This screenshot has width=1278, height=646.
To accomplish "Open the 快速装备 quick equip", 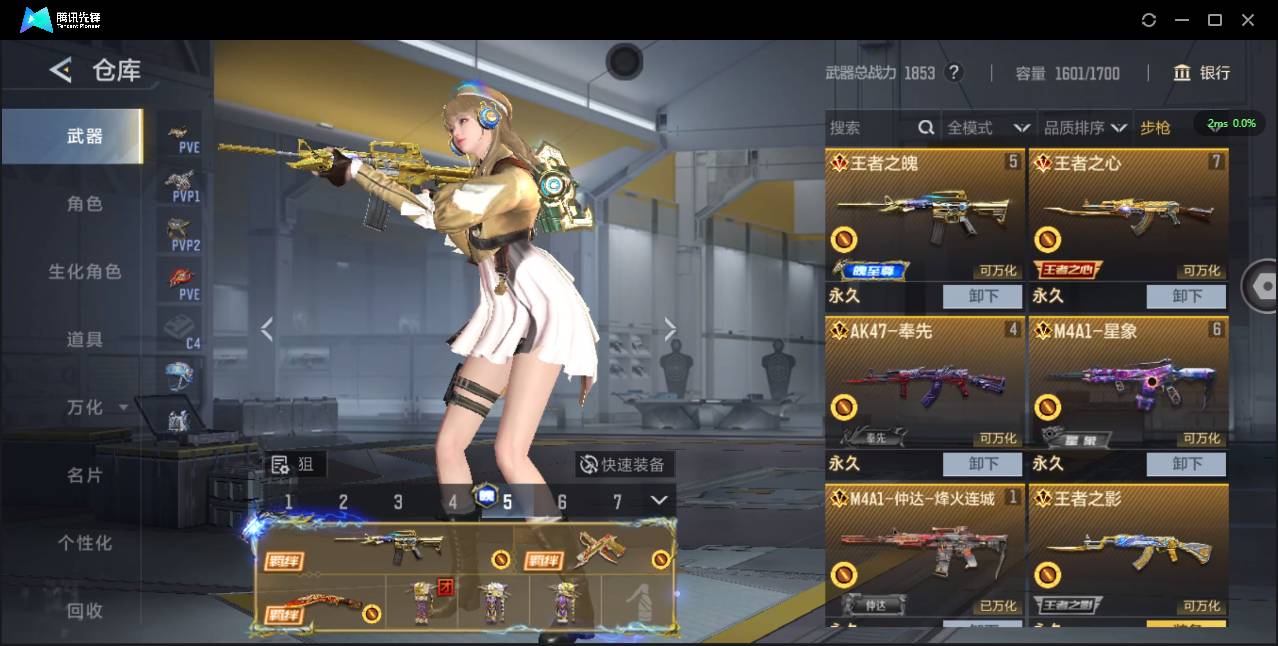I will [625, 464].
